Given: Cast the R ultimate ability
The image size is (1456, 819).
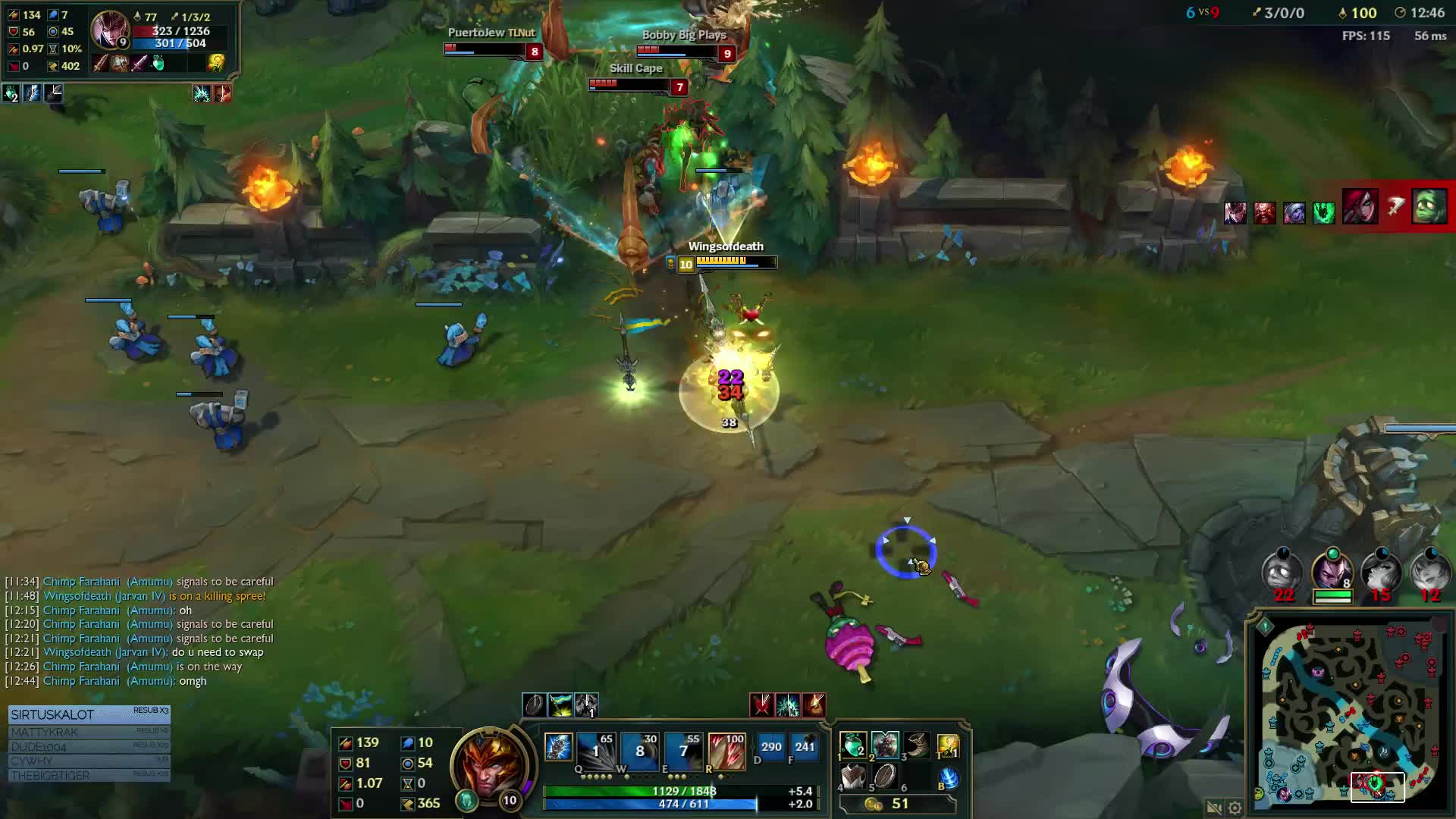Looking at the screenshot, I should (x=726, y=748).
